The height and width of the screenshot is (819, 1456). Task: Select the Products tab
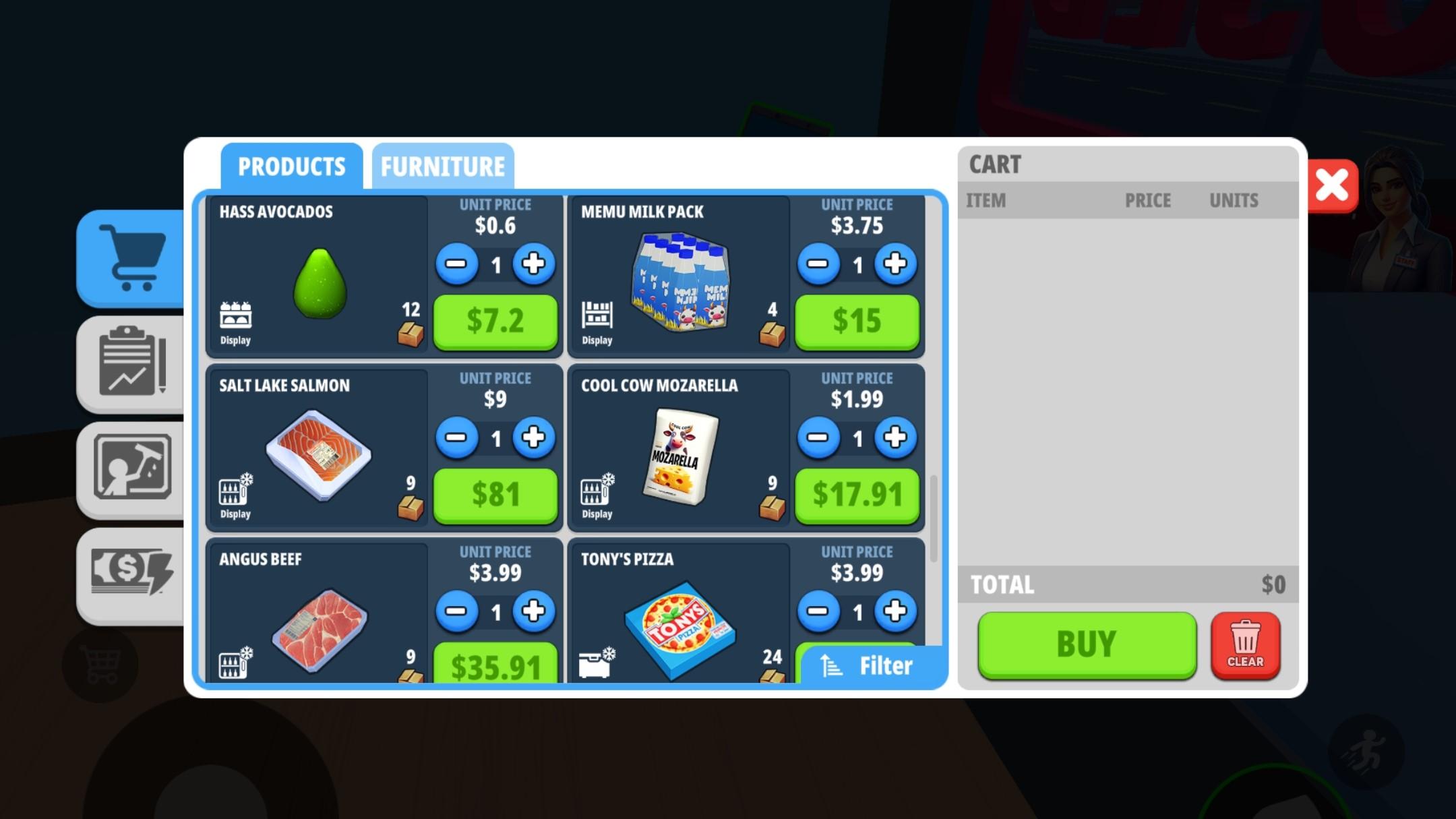coord(293,166)
